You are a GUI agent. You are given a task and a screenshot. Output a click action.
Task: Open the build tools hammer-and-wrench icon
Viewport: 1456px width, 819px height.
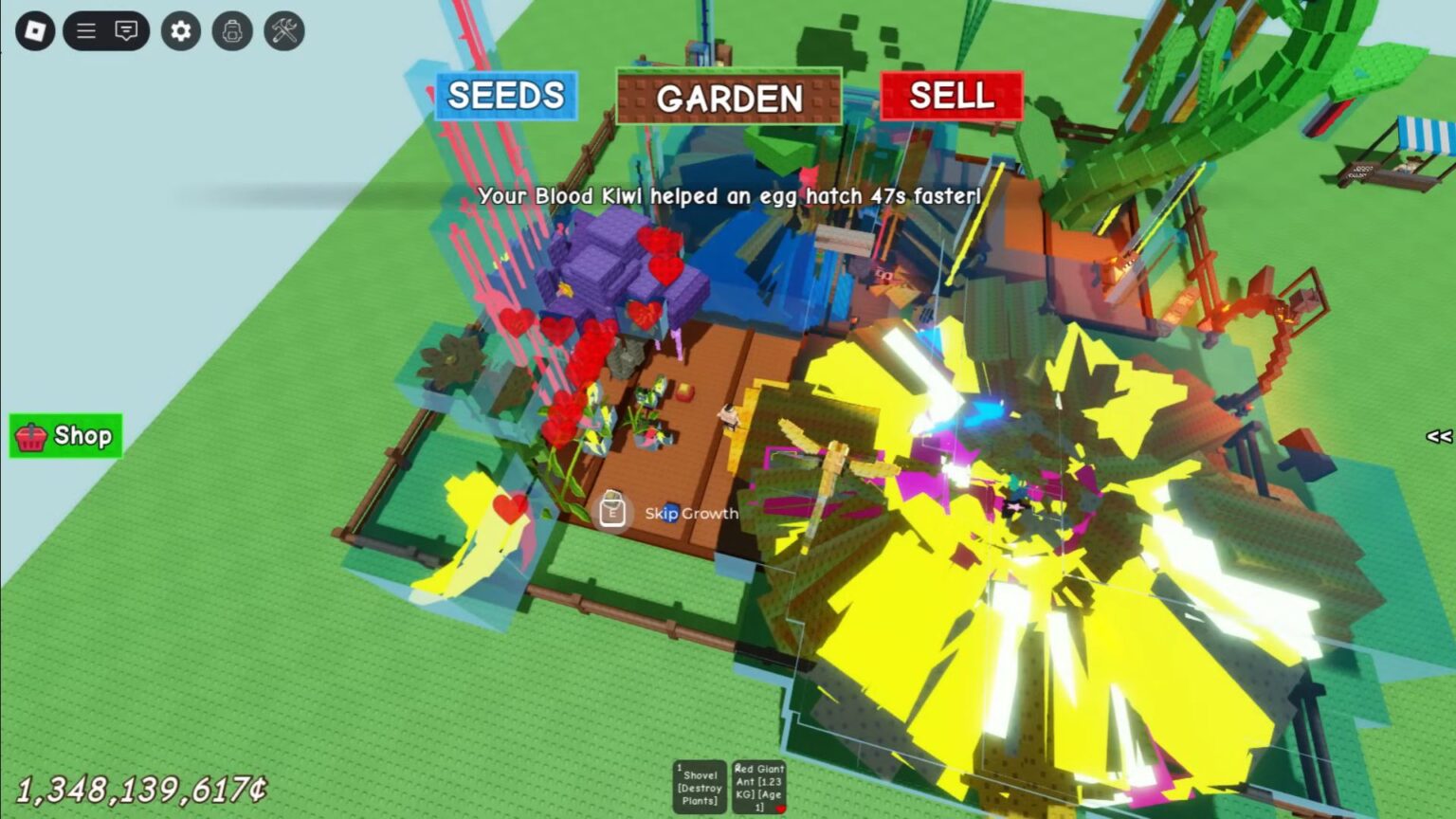coord(282,29)
